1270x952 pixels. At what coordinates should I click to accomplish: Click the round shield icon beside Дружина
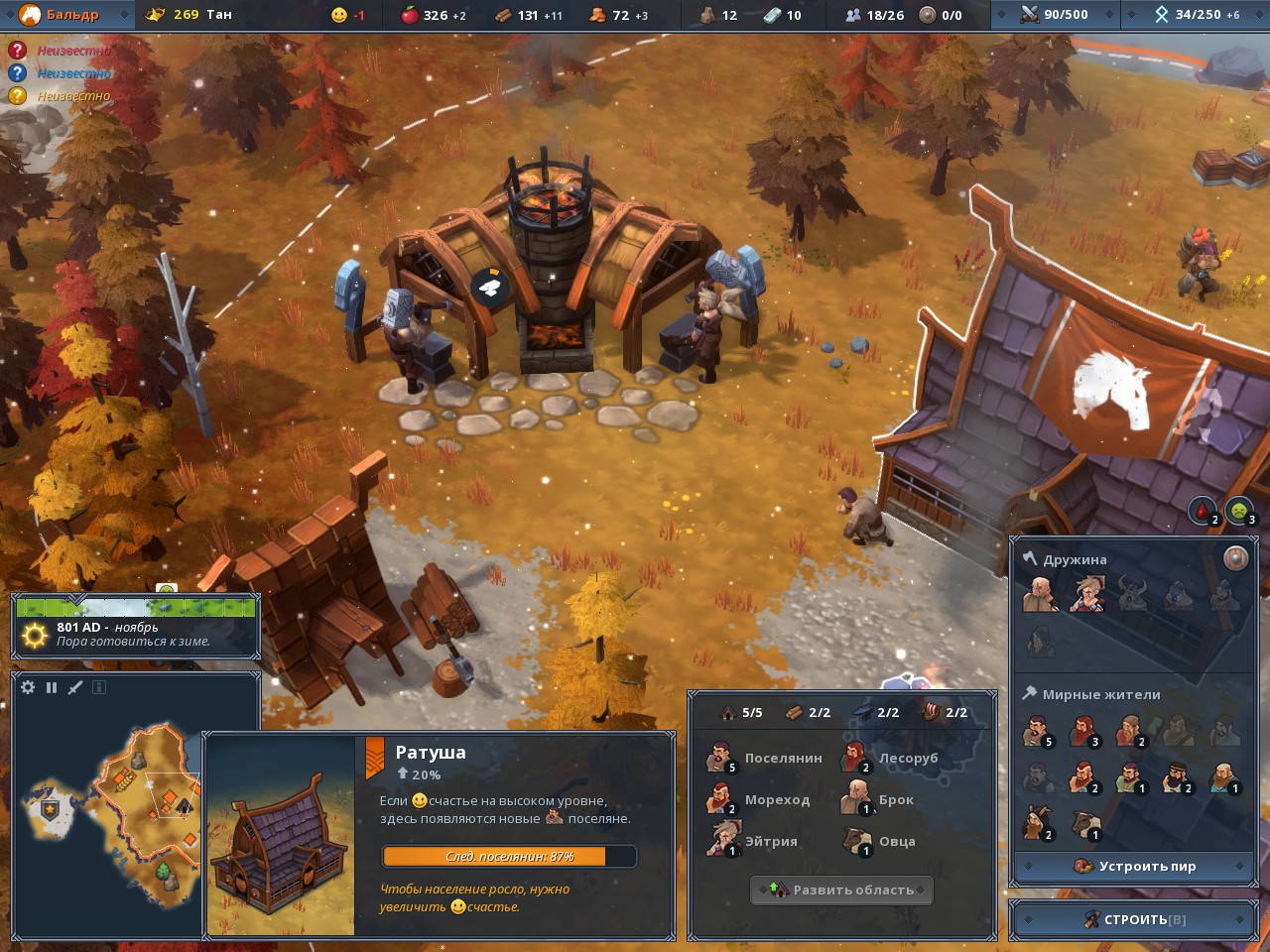tap(1235, 558)
